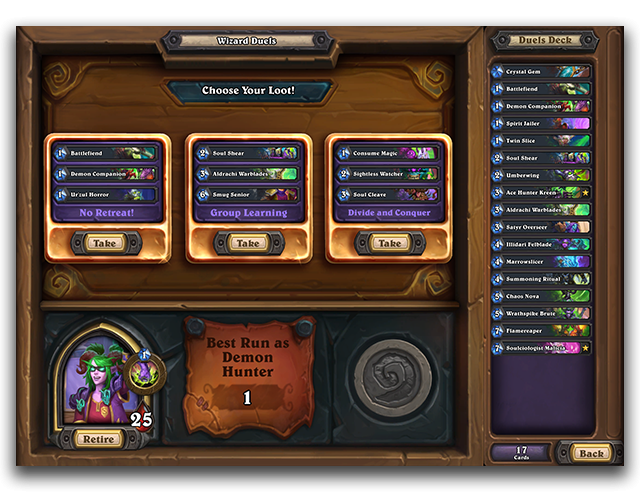Select the Consume Magic loot card
640x500 pixels.
tap(388, 153)
